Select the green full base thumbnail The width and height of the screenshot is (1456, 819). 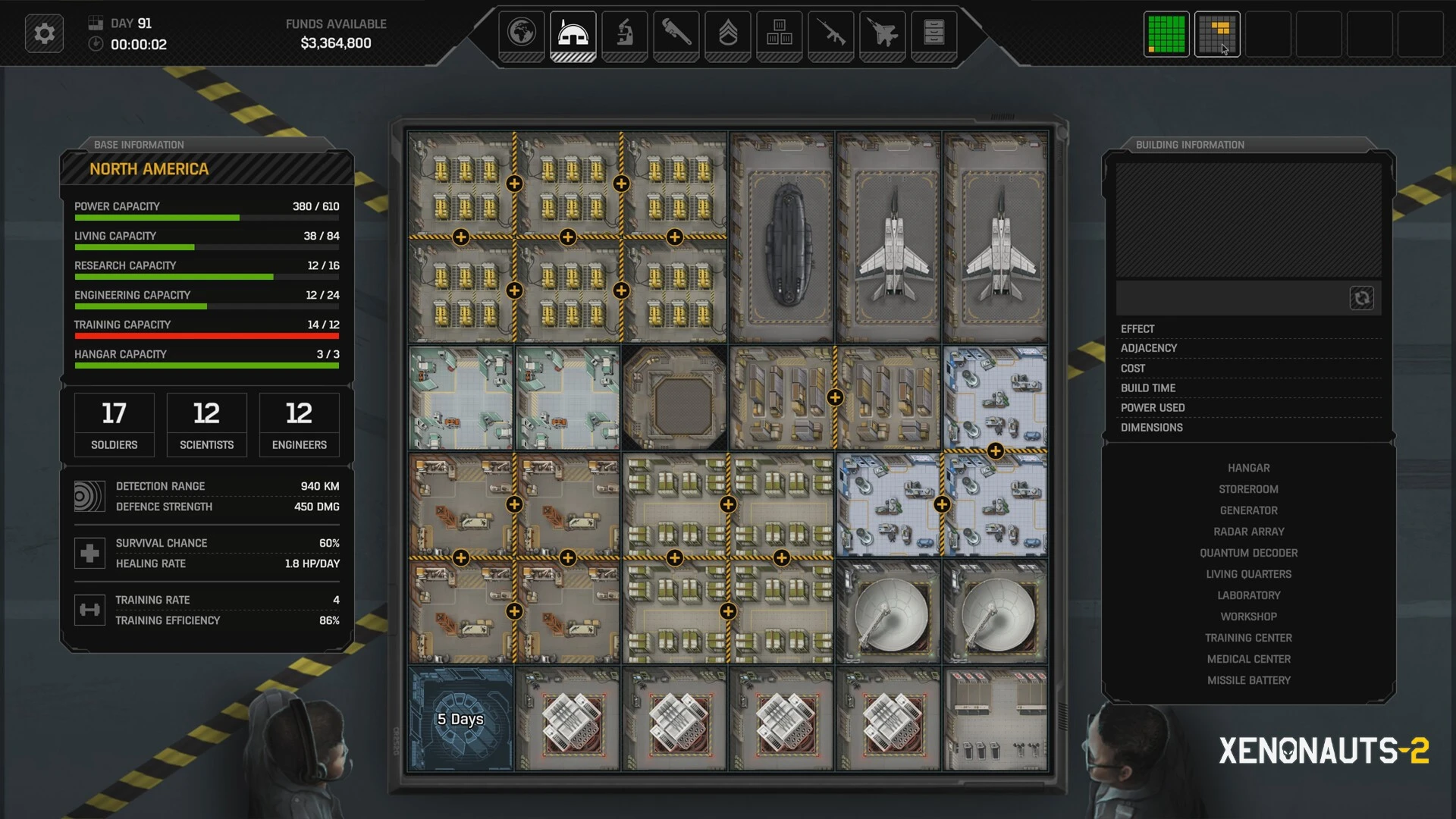[x=1166, y=34]
